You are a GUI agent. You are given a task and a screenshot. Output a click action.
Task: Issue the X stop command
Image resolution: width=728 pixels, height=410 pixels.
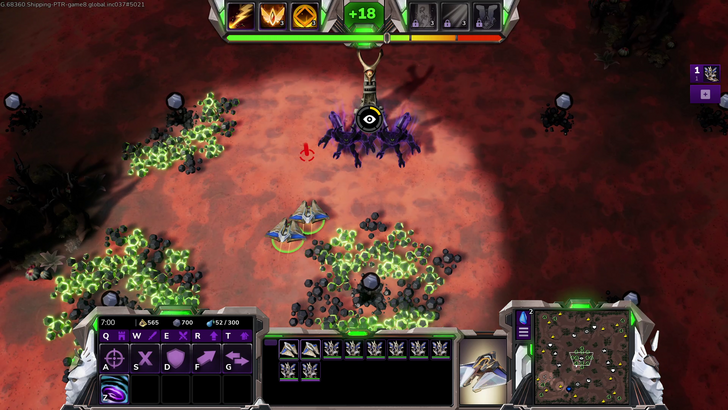(146, 359)
